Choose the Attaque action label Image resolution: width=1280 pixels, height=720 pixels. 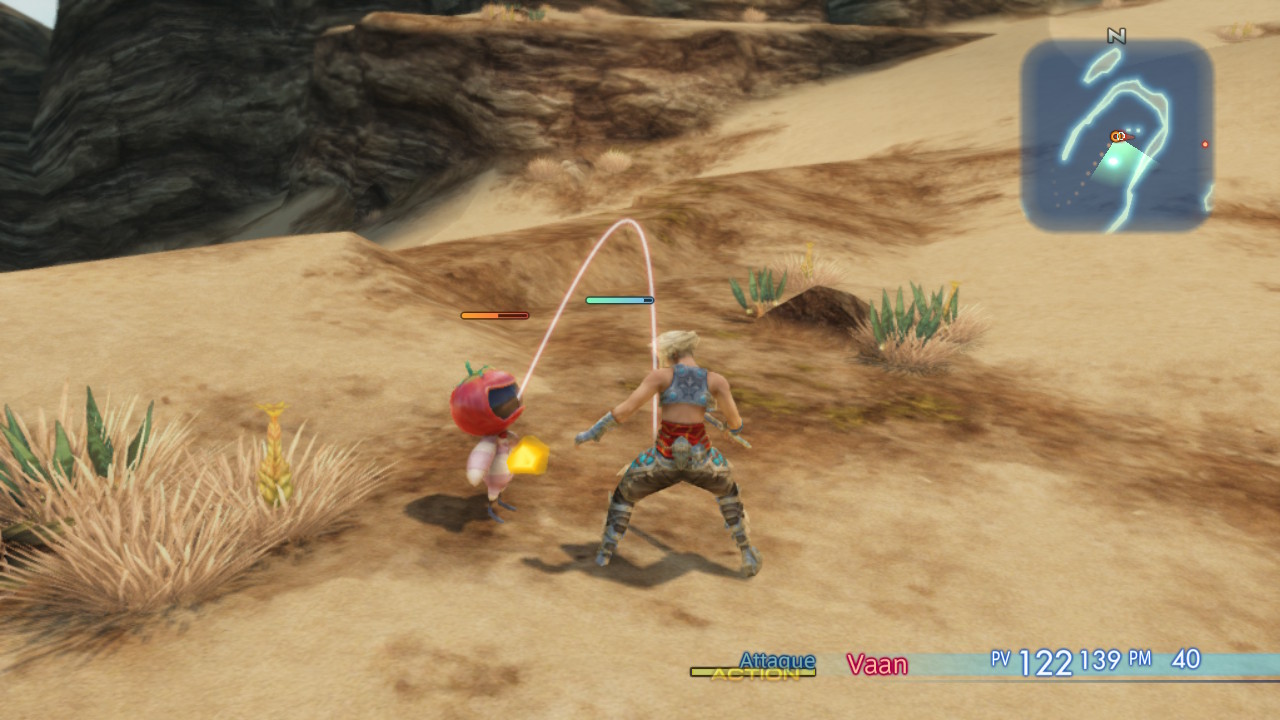coord(777,660)
